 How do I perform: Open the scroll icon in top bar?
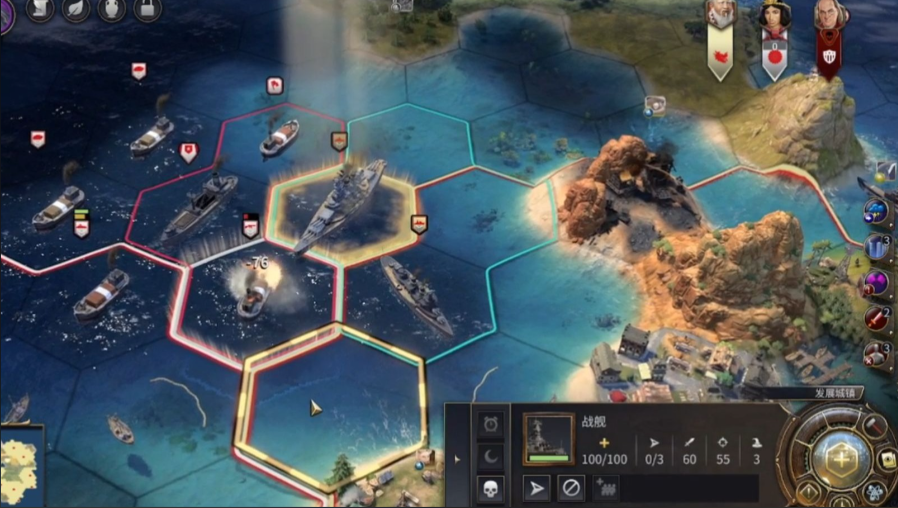click(38, 10)
